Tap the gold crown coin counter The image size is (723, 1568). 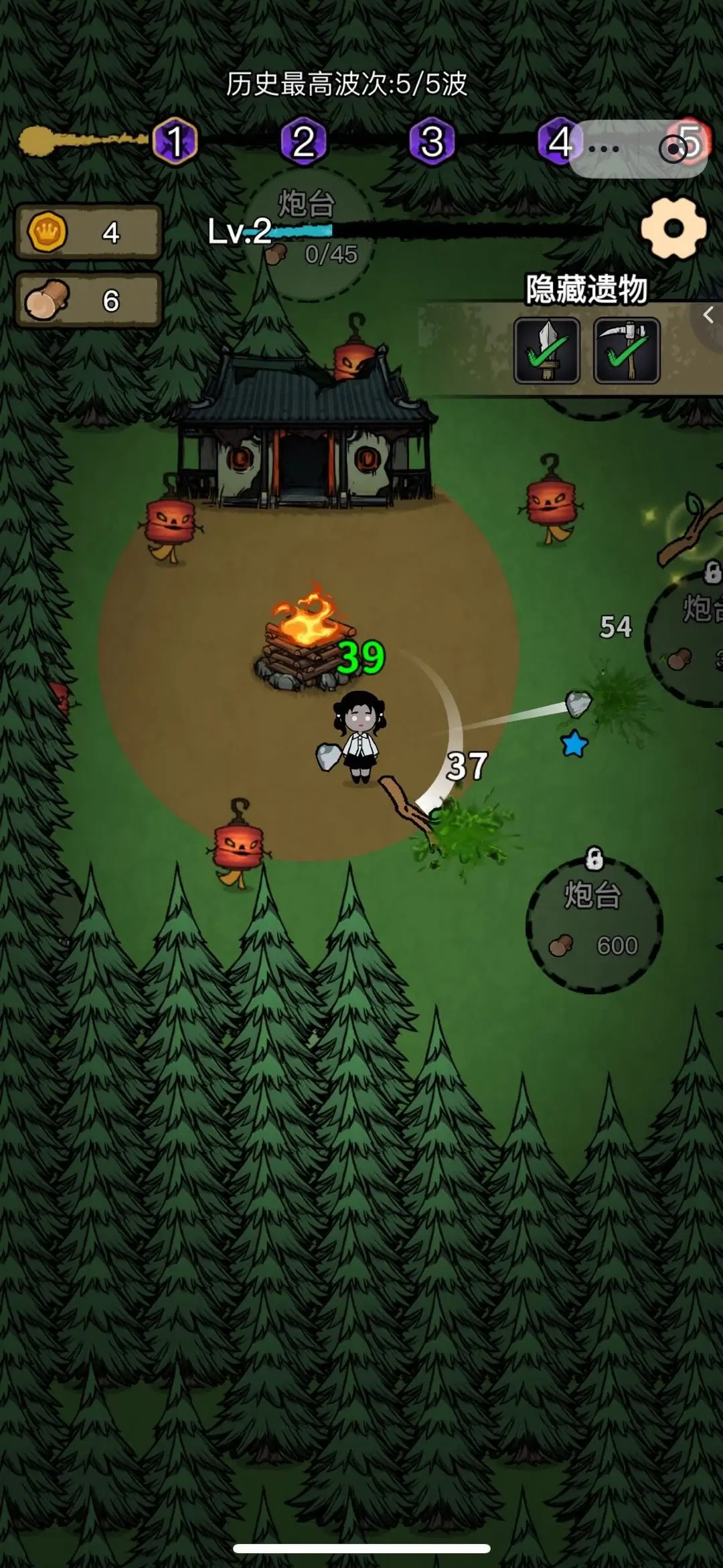point(88,232)
